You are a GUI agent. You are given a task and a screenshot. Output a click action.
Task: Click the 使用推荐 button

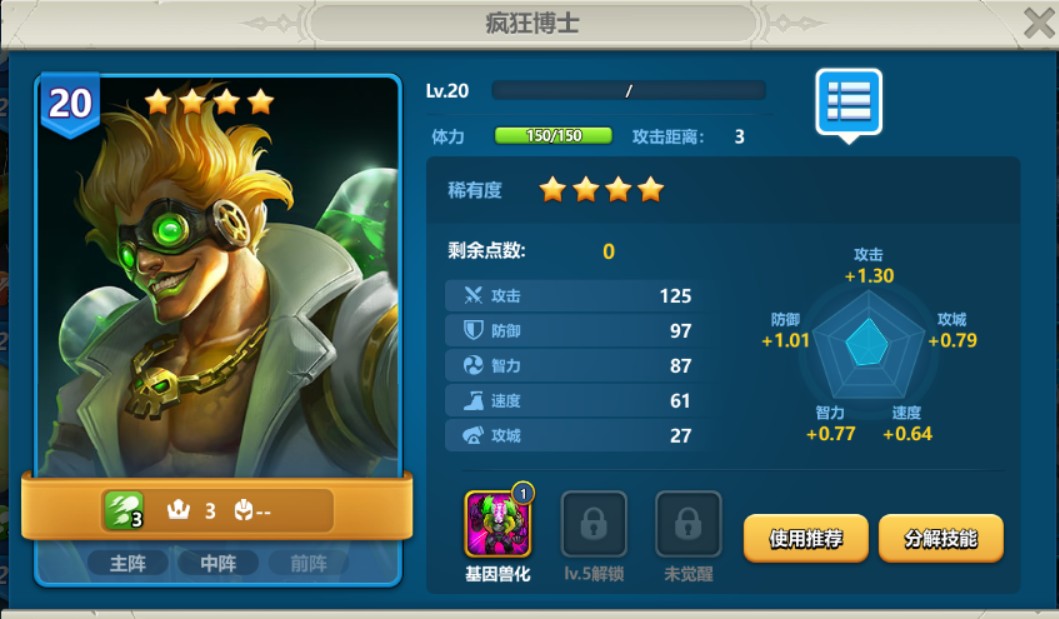coord(805,539)
